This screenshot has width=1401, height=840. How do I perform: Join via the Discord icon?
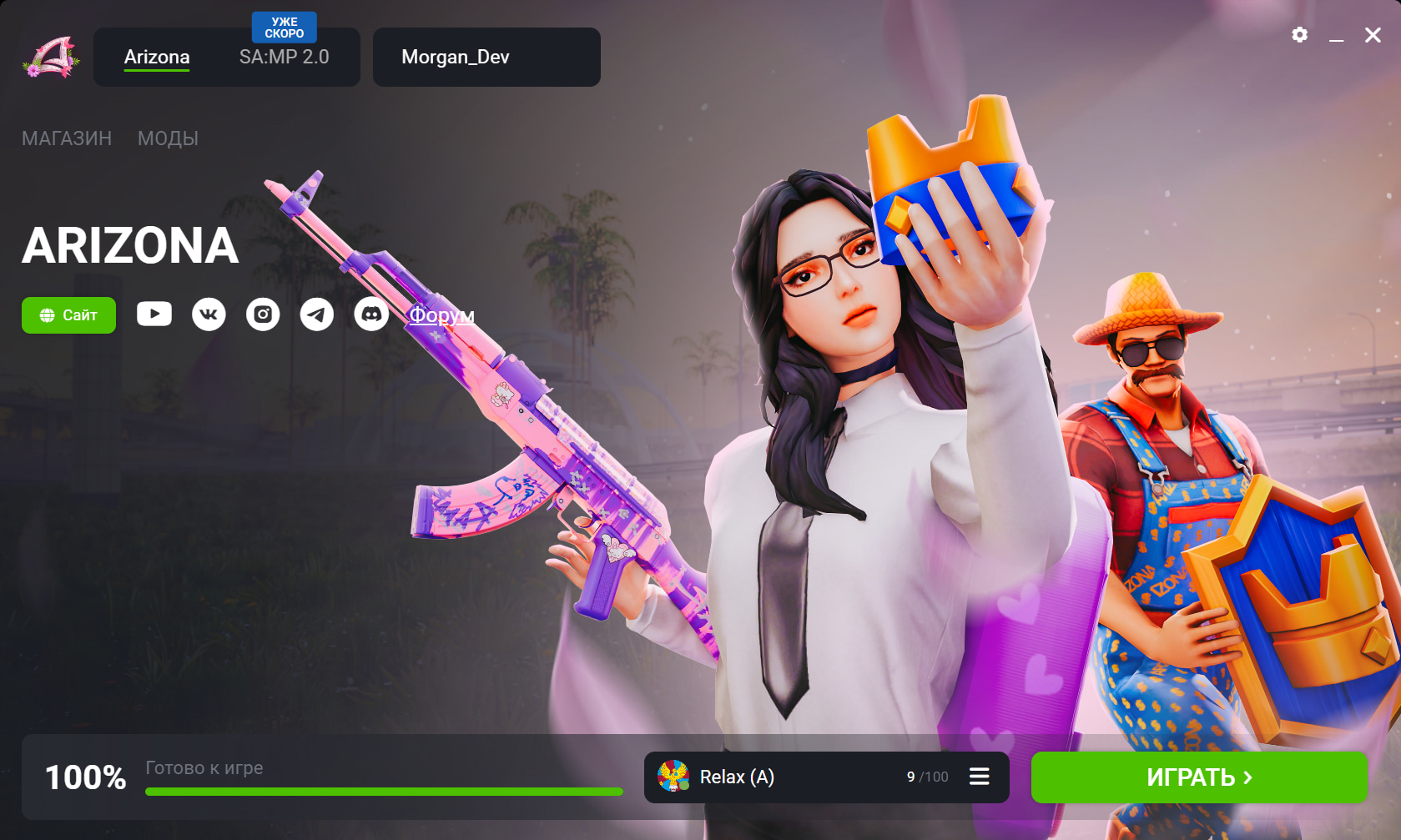pos(371,314)
